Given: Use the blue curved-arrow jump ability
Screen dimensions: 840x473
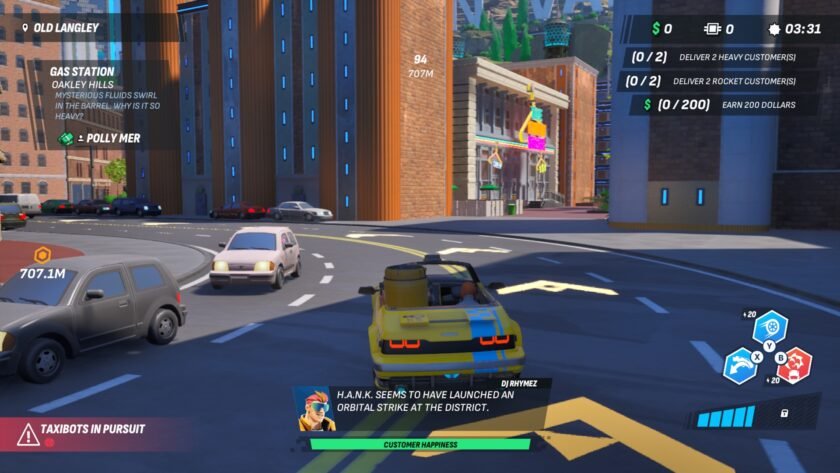Looking at the screenshot, I should 742,364.
